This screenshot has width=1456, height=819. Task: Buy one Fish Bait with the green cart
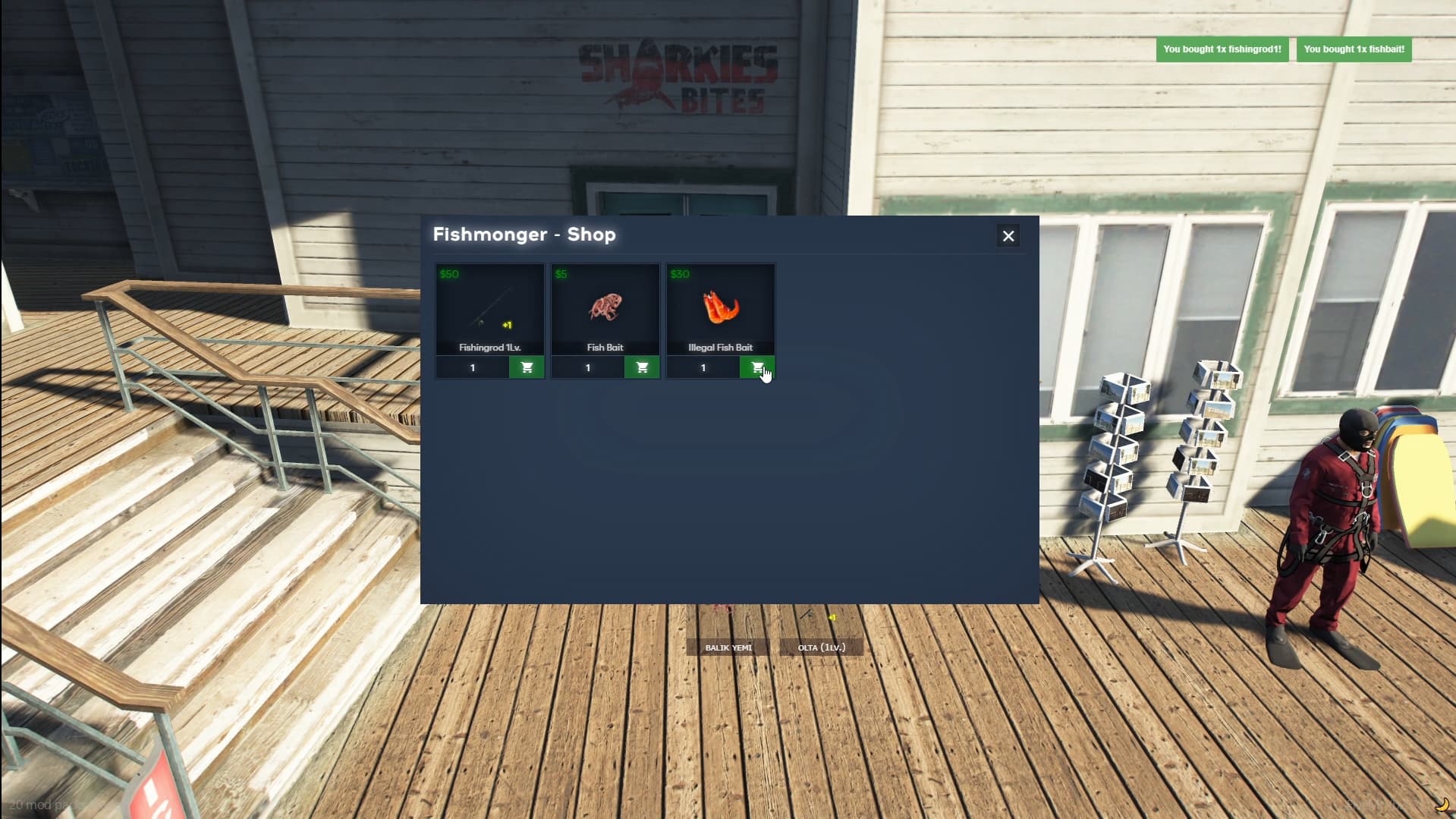pyautogui.click(x=642, y=367)
